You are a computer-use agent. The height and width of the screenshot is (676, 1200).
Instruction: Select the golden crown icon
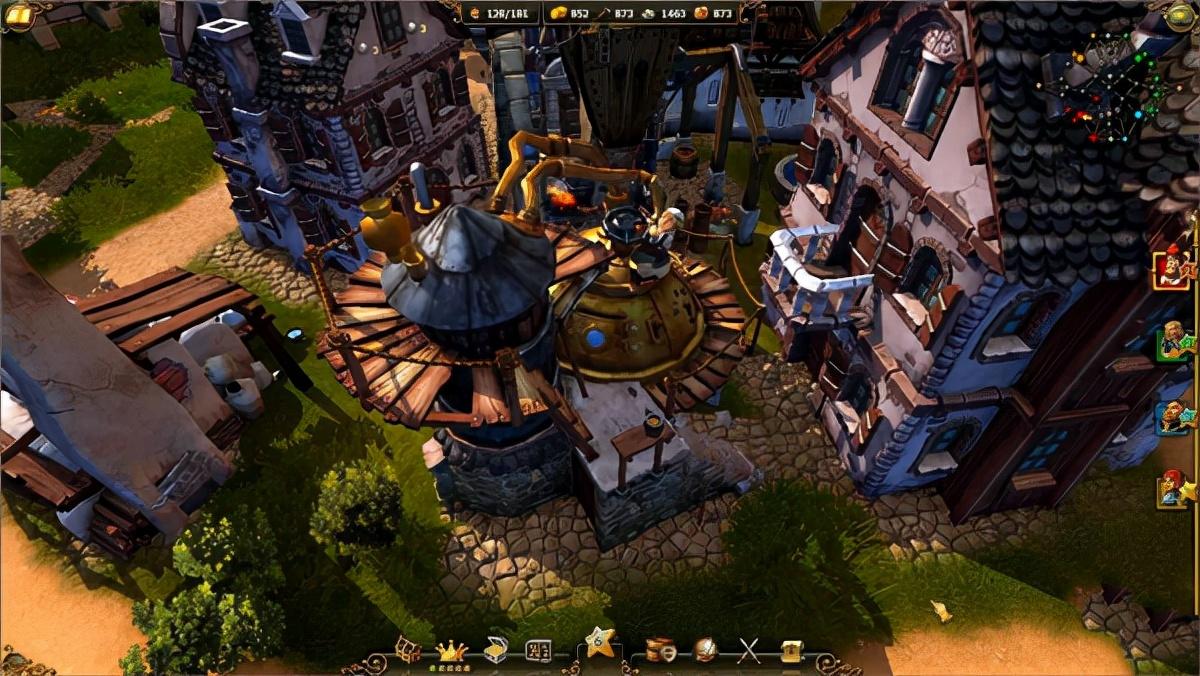pyautogui.click(x=452, y=650)
